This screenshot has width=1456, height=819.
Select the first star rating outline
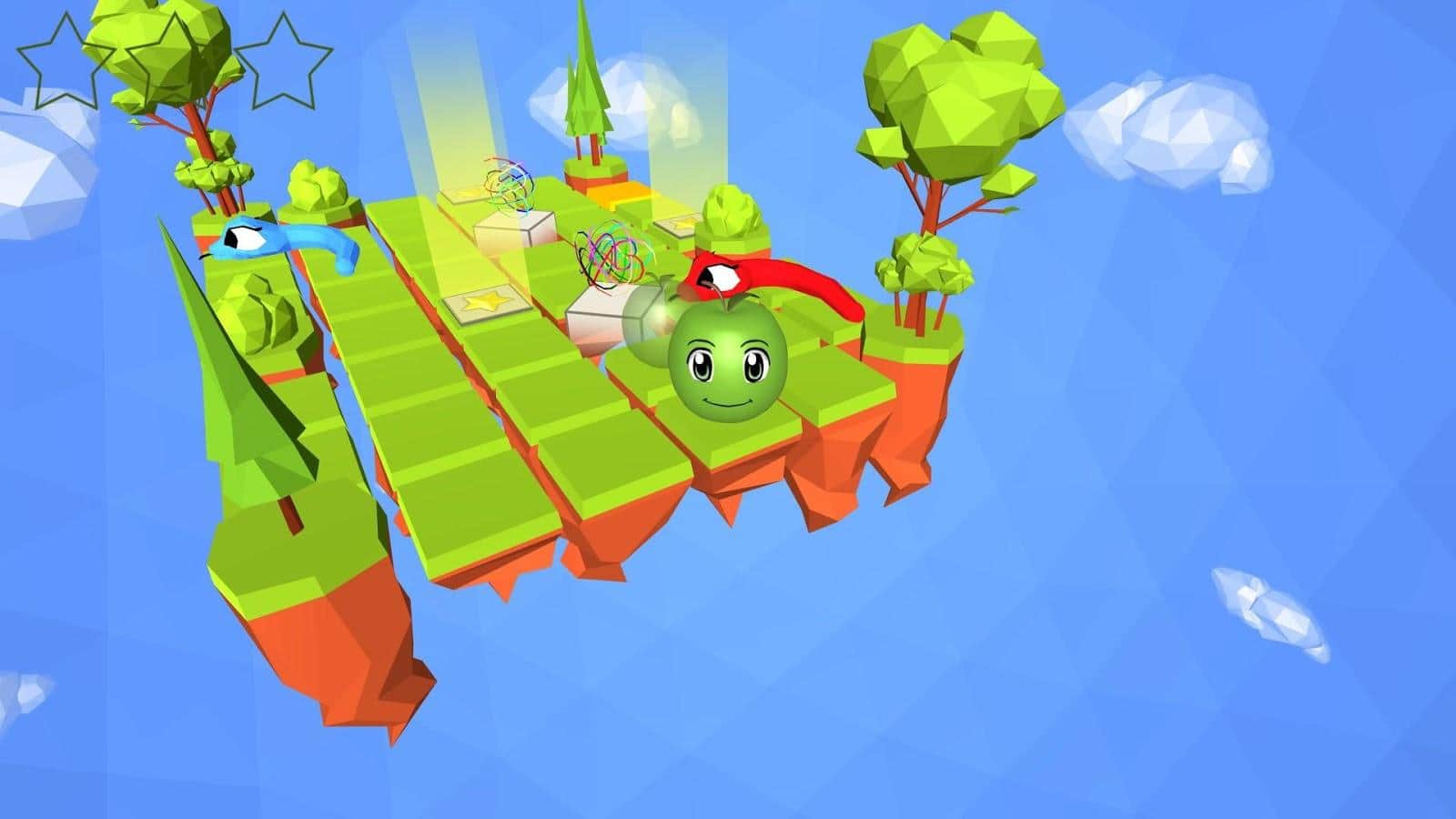click(x=68, y=59)
